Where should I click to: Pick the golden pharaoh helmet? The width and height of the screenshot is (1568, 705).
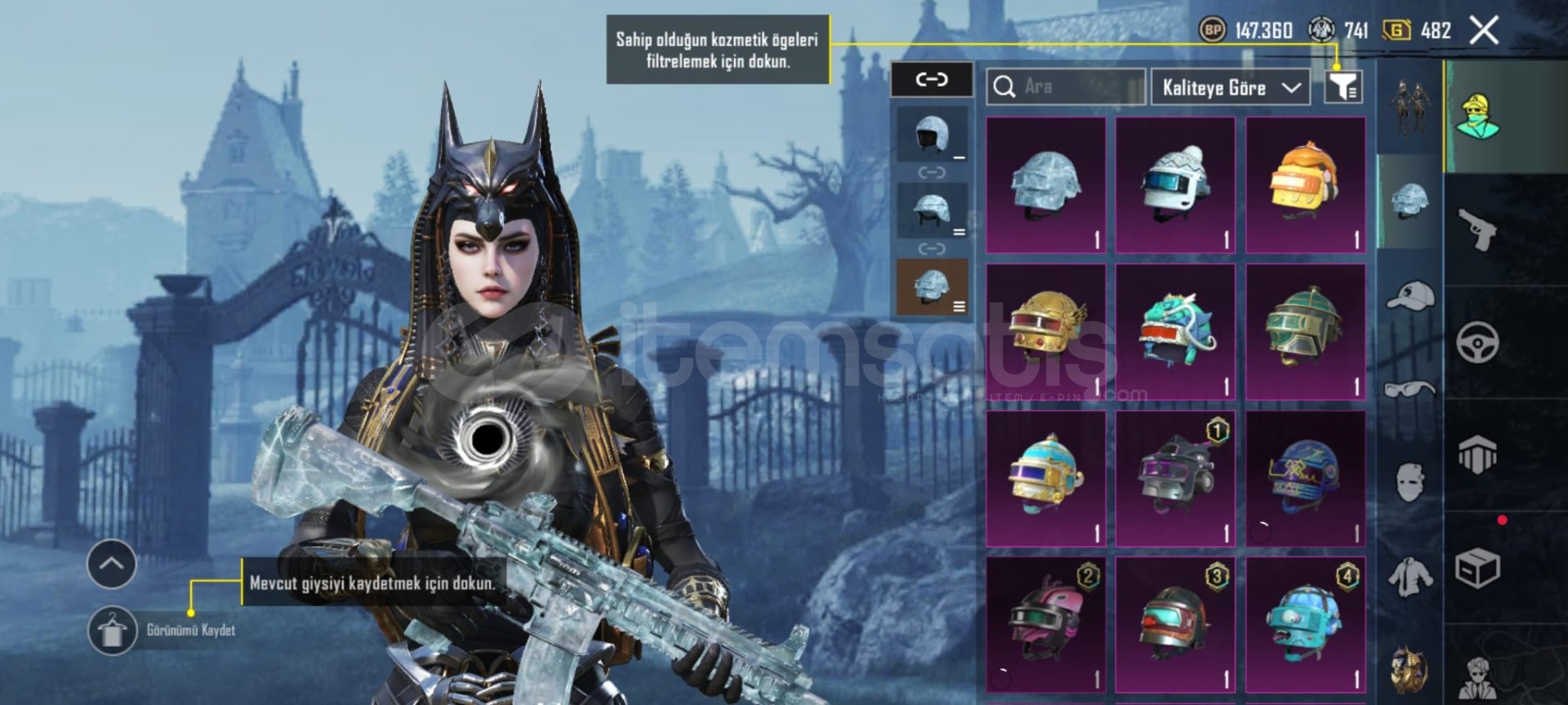click(1046, 332)
